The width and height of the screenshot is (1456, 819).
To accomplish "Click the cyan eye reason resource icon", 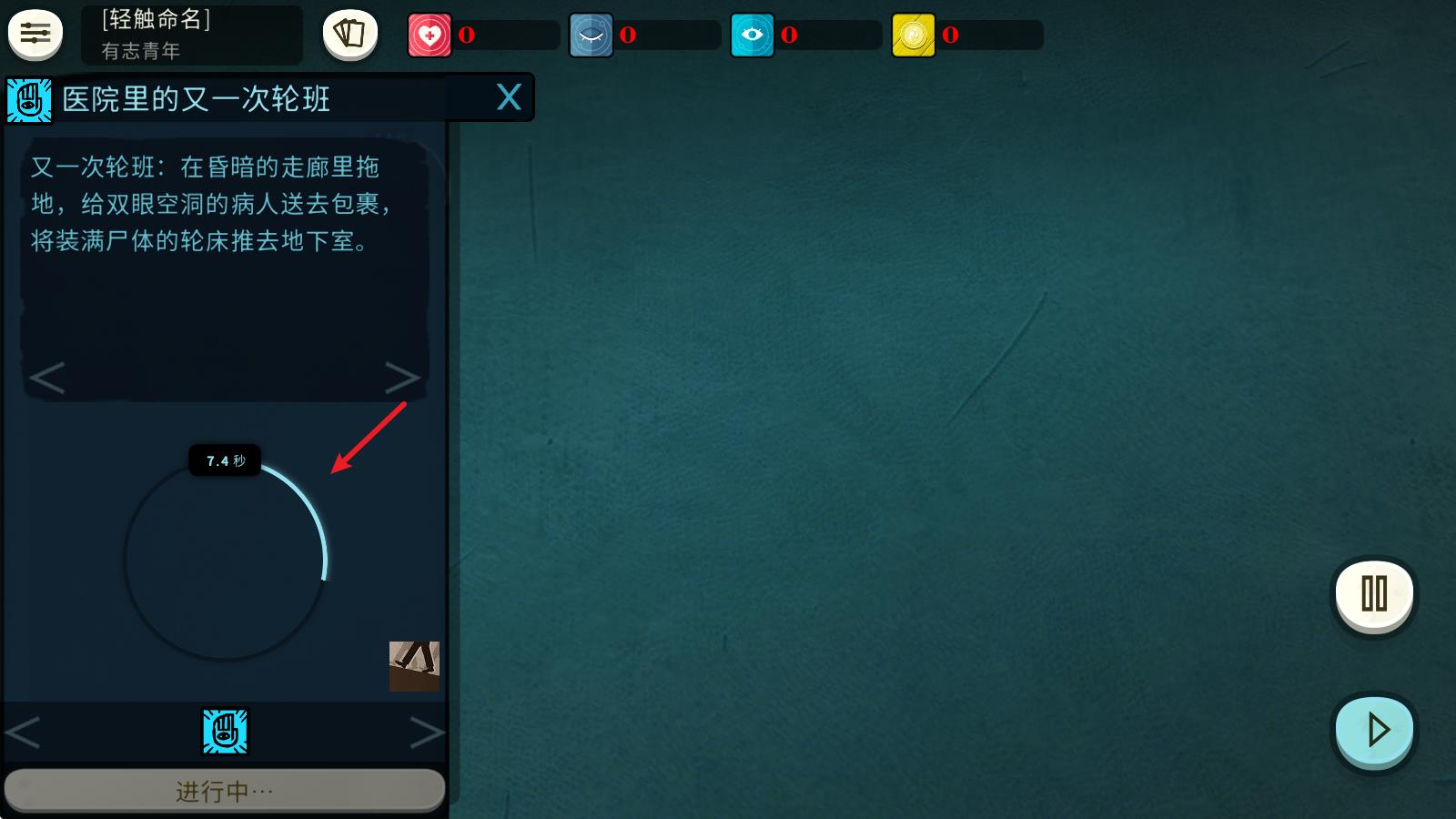I will pyautogui.click(x=752, y=34).
